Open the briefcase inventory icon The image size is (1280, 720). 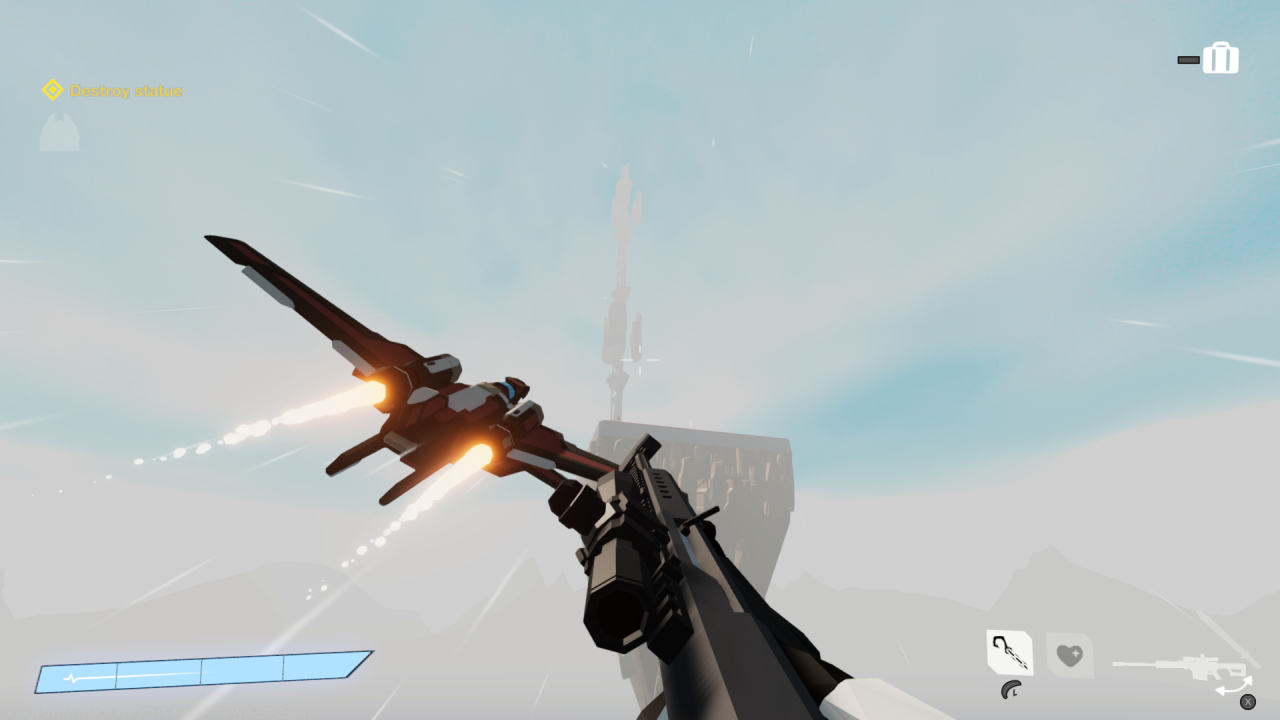pyautogui.click(x=1221, y=57)
